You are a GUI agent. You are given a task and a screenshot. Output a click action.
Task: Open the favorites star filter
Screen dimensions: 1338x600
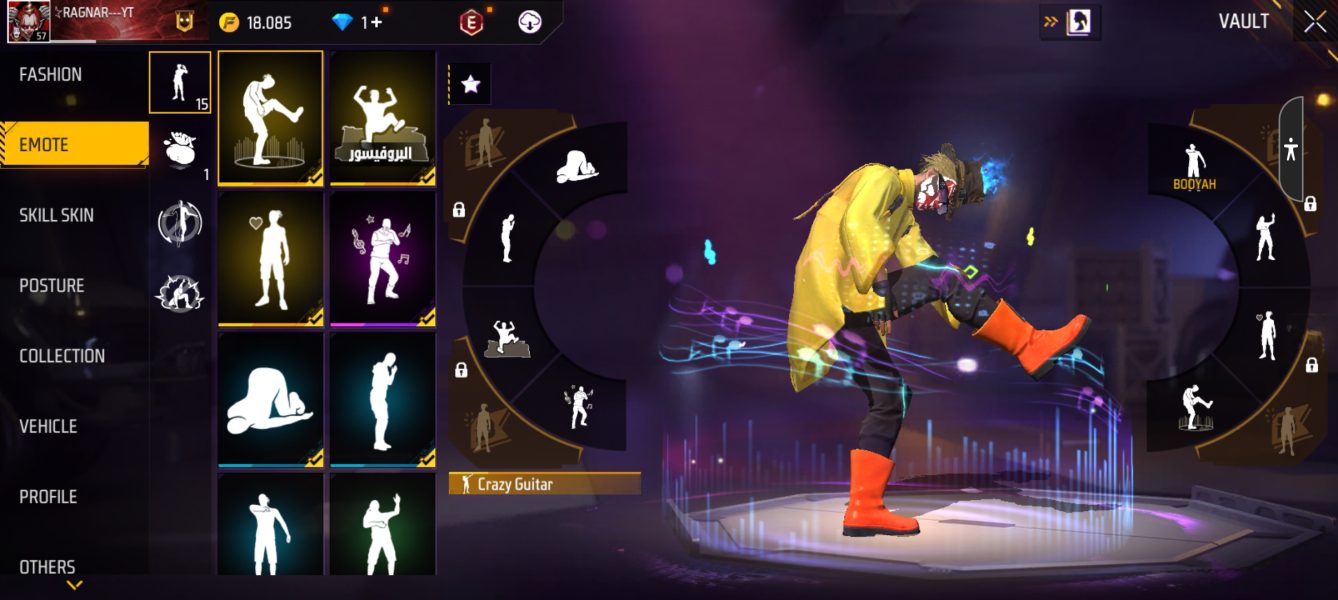(470, 85)
